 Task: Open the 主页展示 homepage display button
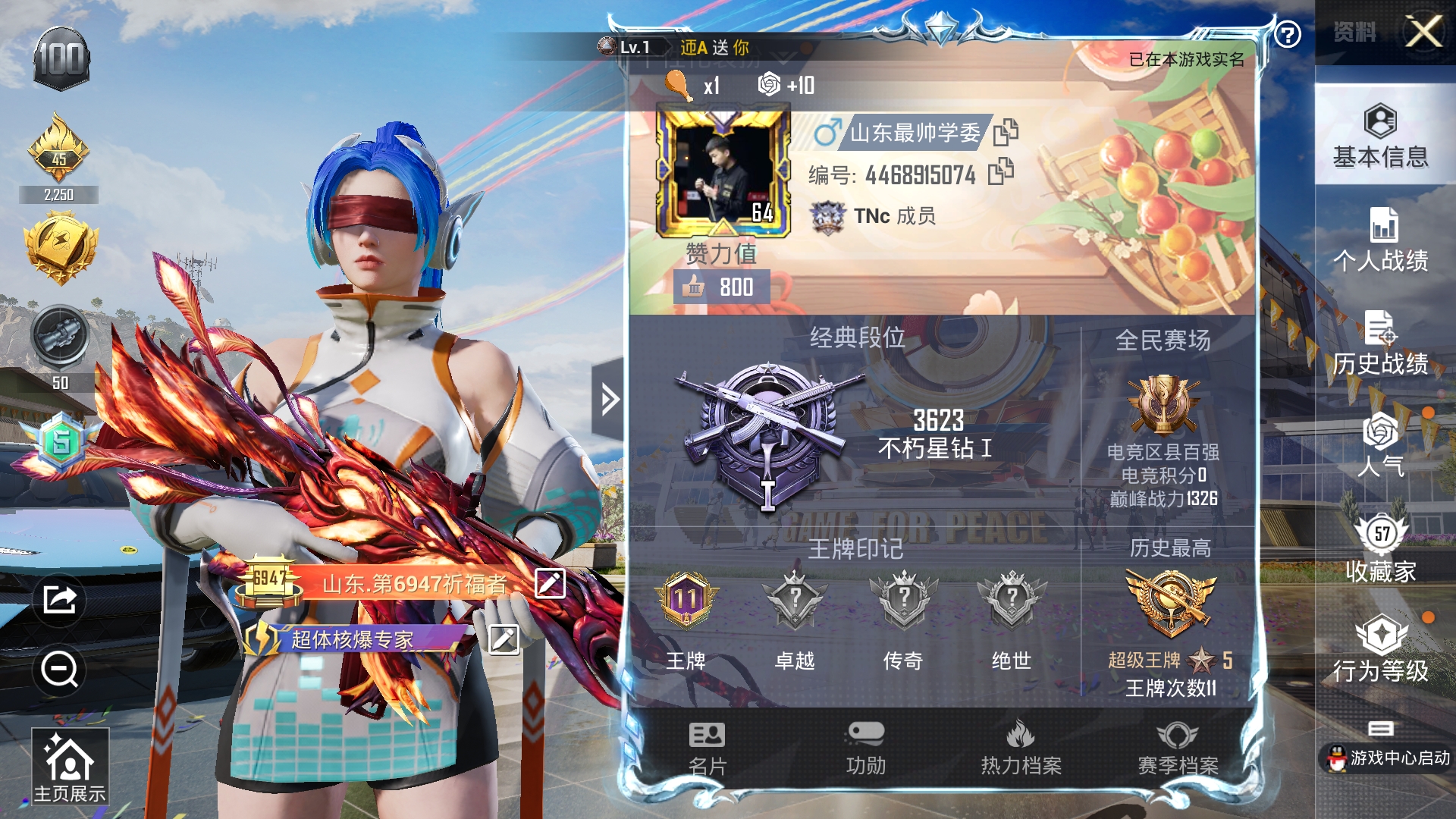(x=70, y=766)
